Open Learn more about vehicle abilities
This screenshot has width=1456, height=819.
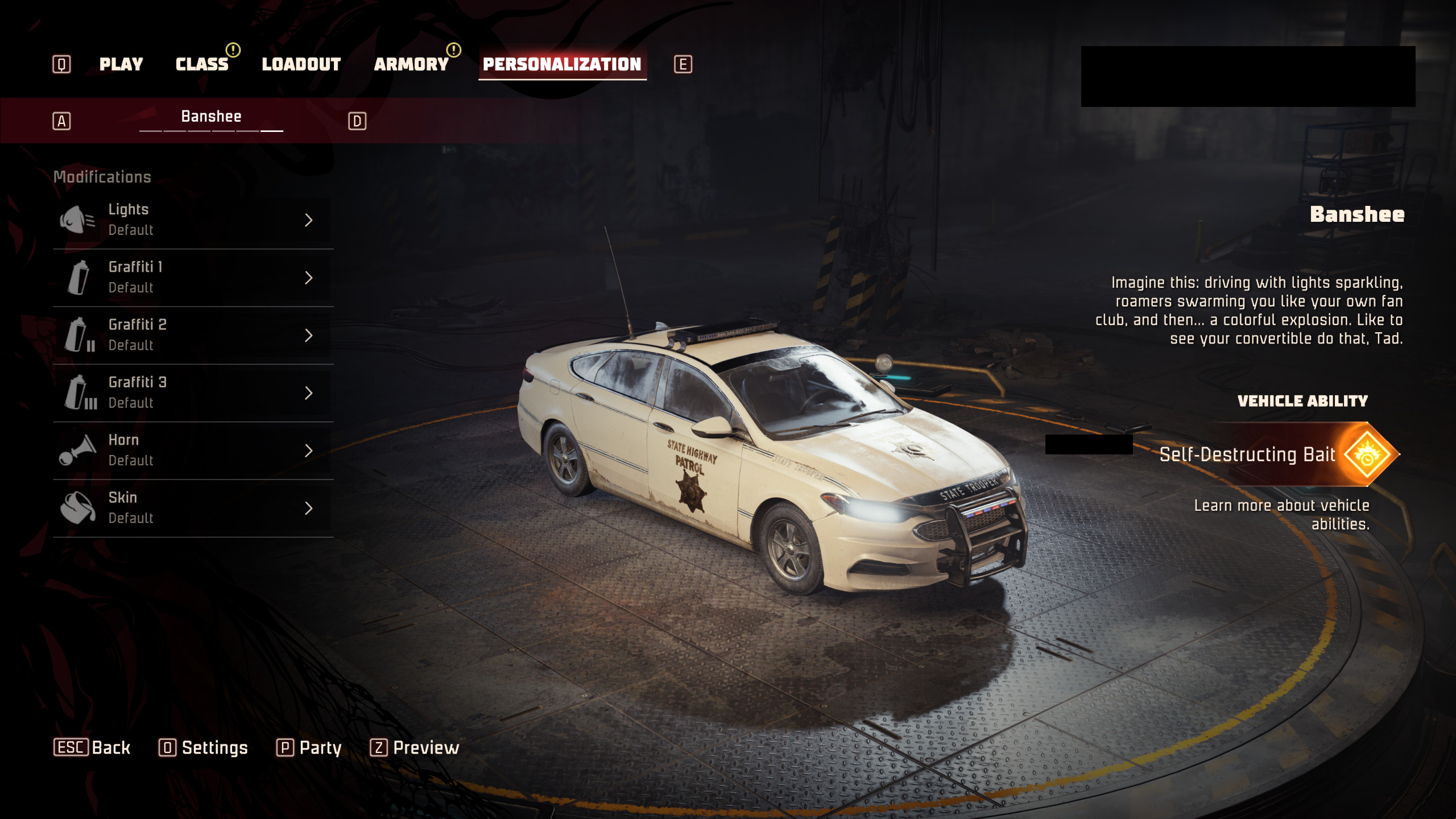pos(1282,514)
